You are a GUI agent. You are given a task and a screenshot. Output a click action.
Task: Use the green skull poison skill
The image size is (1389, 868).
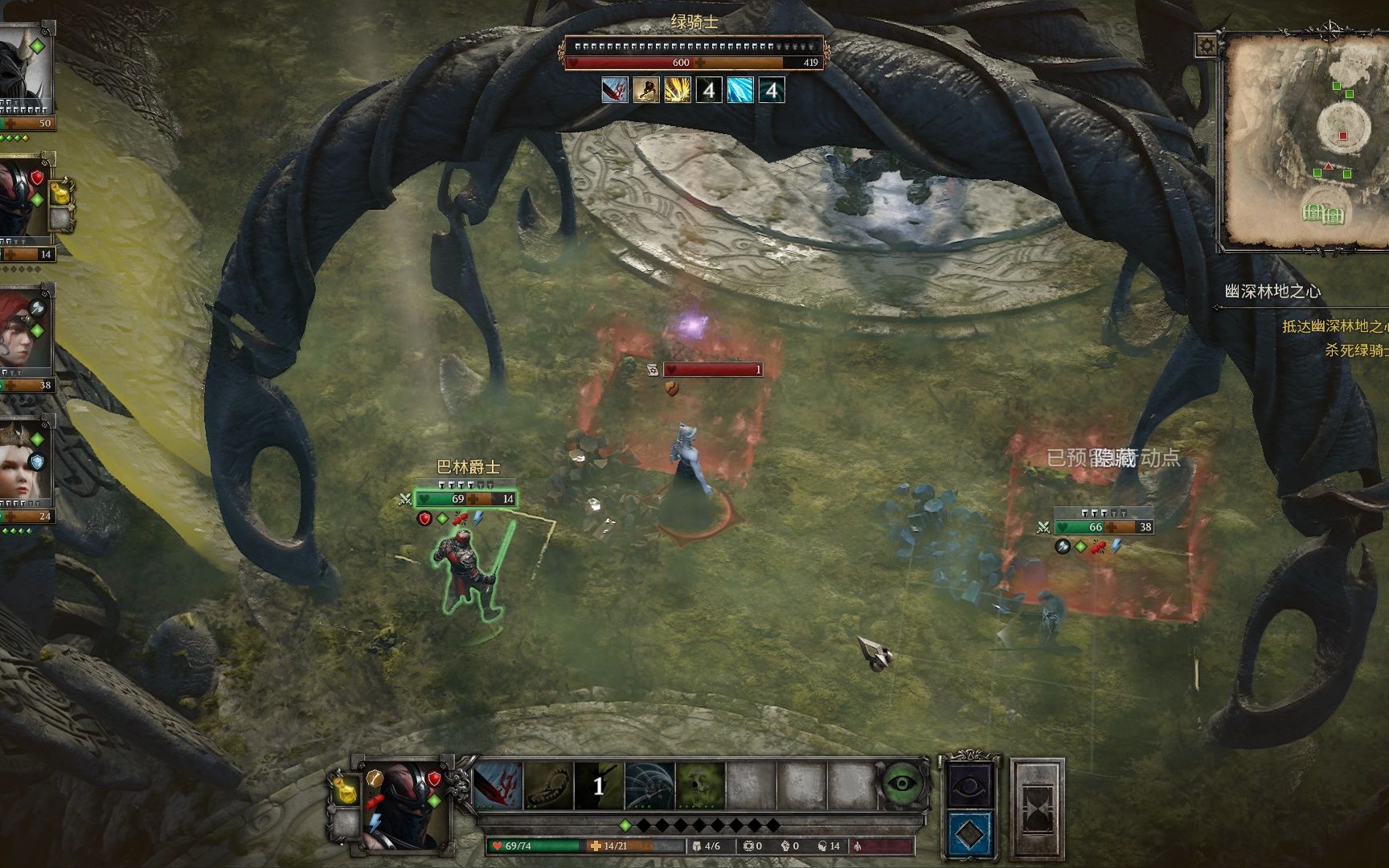pyautogui.click(x=700, y=785)
